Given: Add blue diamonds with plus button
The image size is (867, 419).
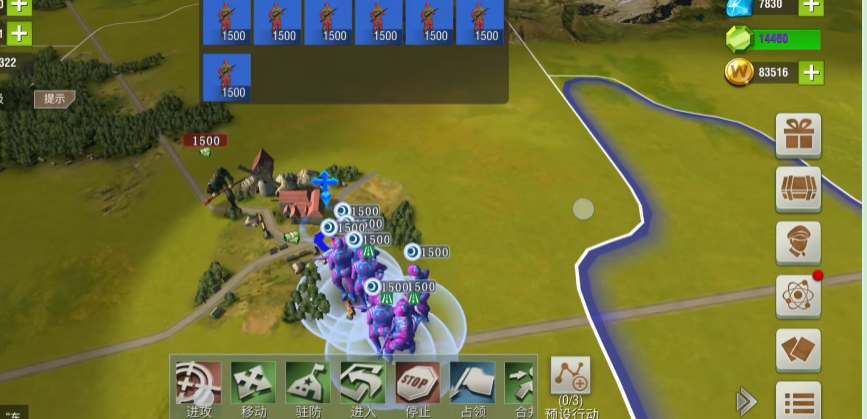Looking at the screenshot, I should coord(811,6).
